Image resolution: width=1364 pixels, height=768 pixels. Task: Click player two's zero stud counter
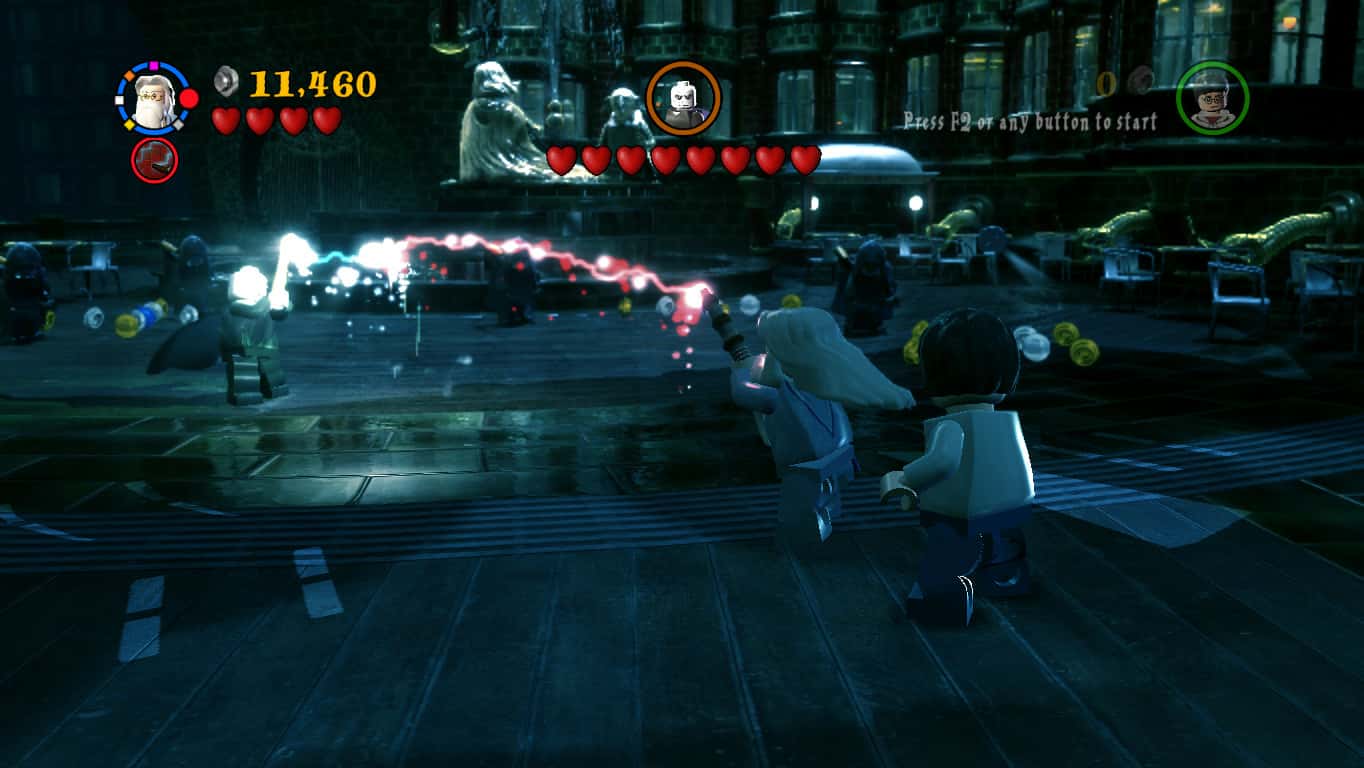coord(1106,85)
